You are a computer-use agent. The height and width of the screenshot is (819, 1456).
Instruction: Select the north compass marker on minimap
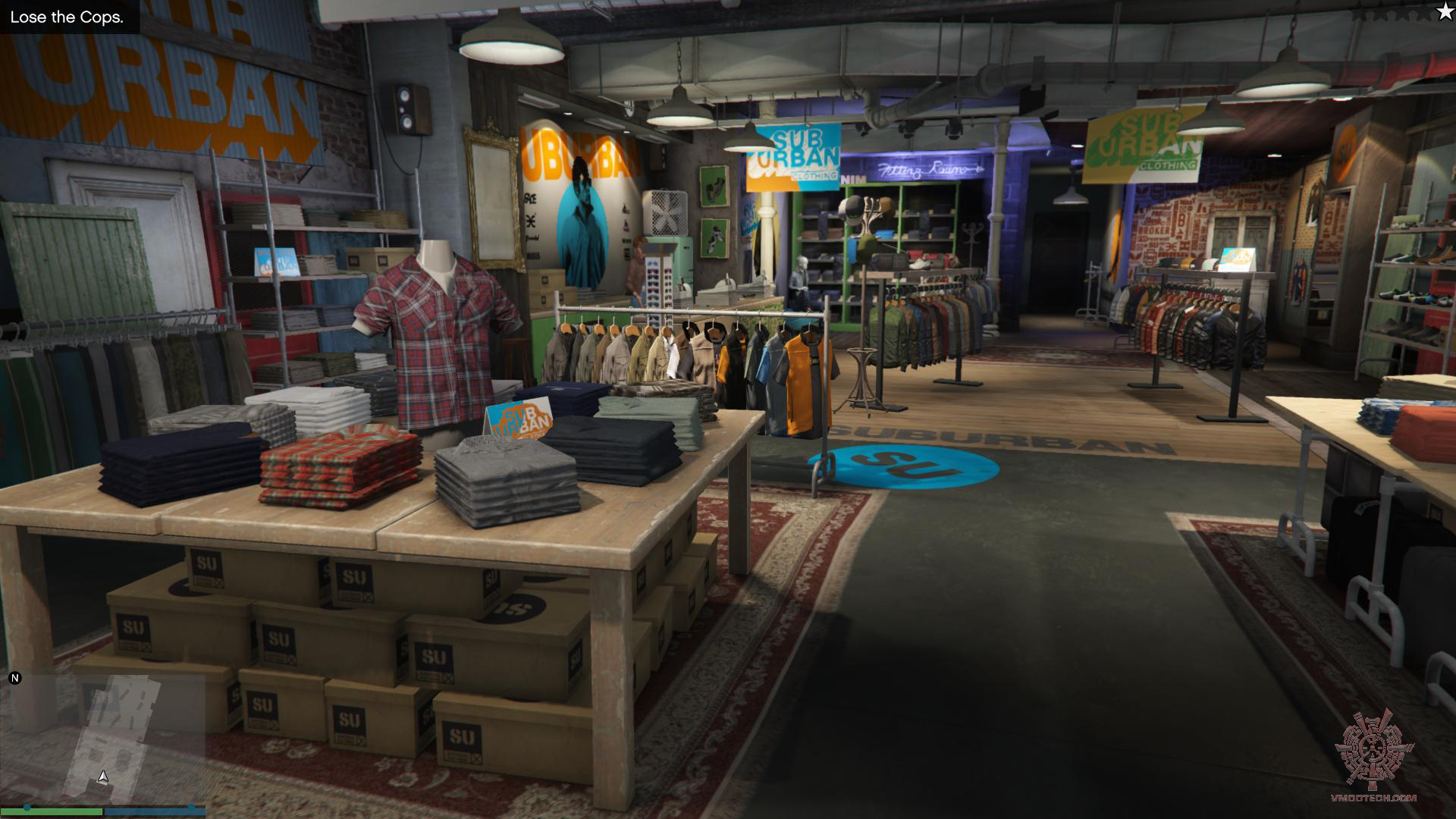(x=14, y=678)
